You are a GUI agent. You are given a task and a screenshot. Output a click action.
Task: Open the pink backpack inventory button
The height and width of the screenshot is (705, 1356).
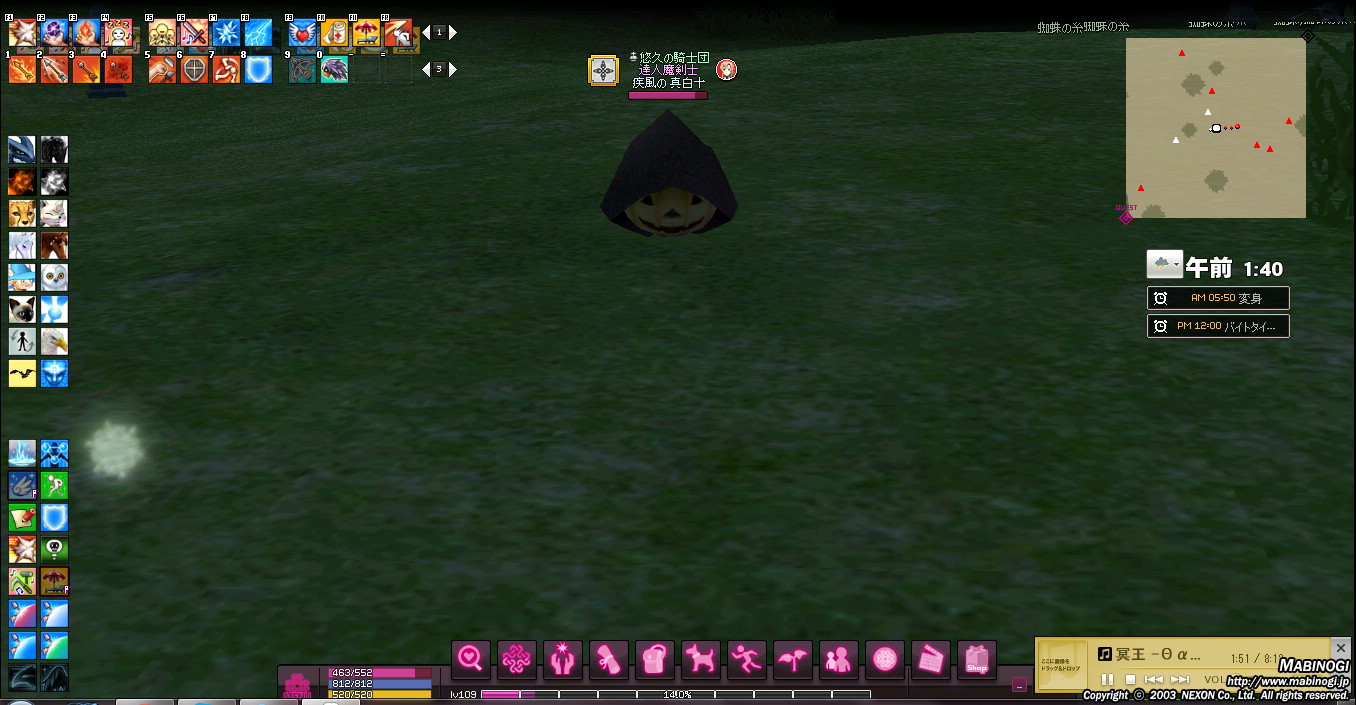click(x=655, y=659)
